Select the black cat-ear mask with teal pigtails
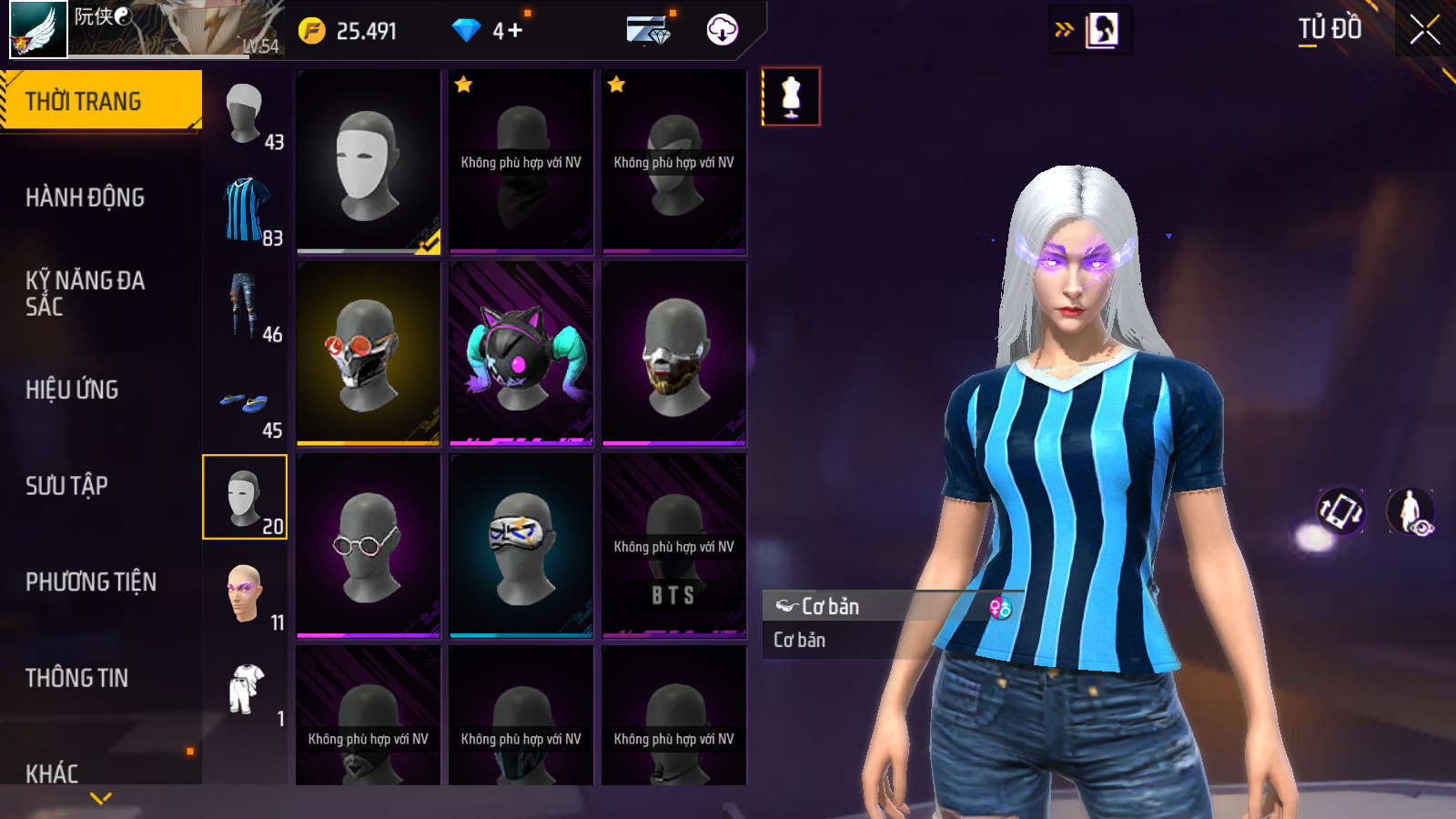This screenshot has height=819, width=1456. [521, 353]
